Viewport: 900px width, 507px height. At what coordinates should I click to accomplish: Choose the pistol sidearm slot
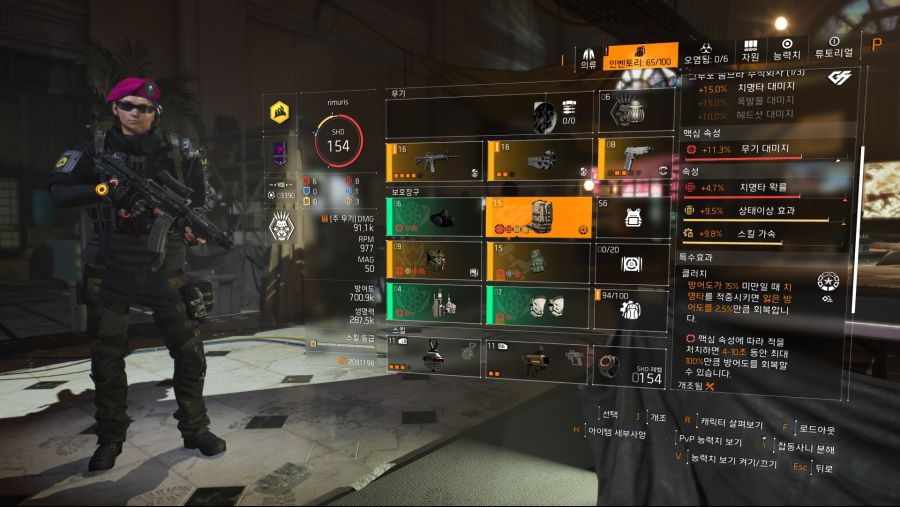tap(634, 161)
